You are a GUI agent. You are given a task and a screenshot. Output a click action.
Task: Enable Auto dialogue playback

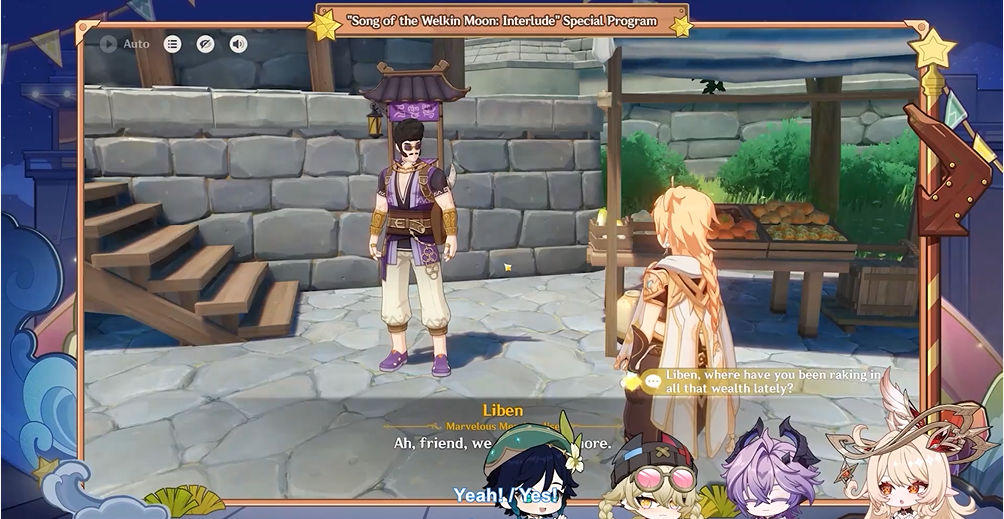pyautogui.click(x=124, y=44)
